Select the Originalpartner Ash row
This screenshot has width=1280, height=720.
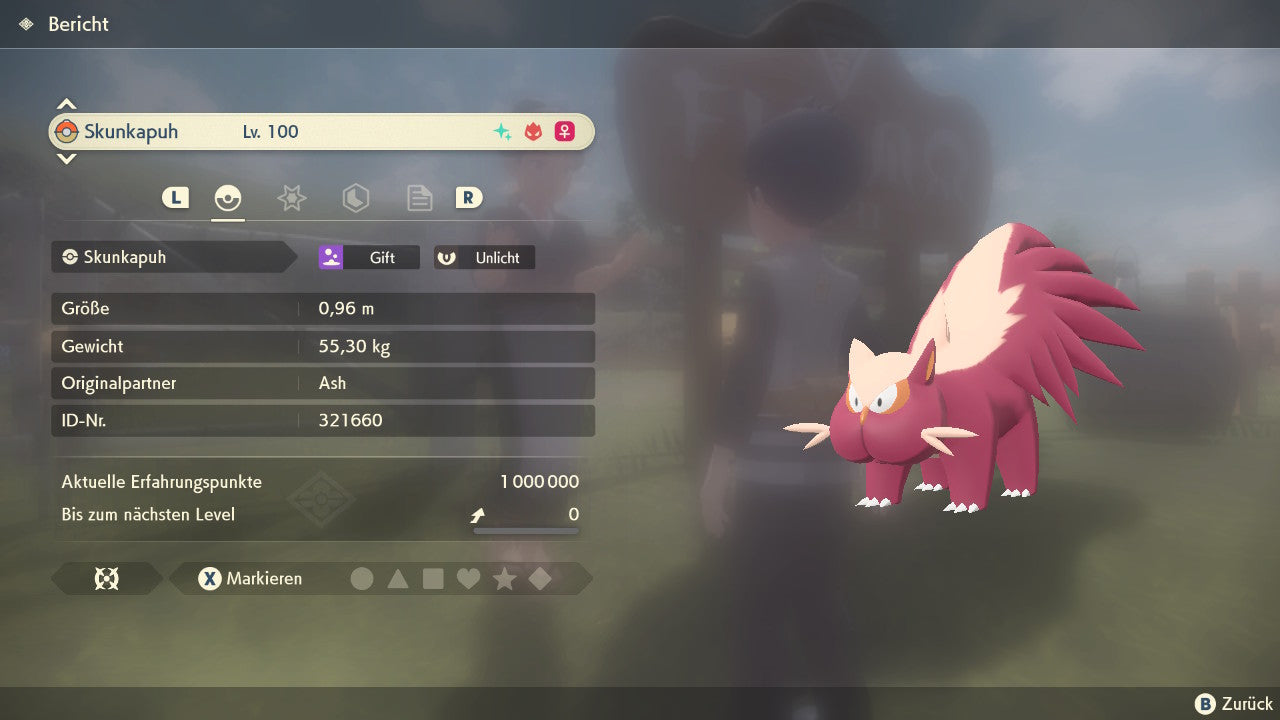322,383
